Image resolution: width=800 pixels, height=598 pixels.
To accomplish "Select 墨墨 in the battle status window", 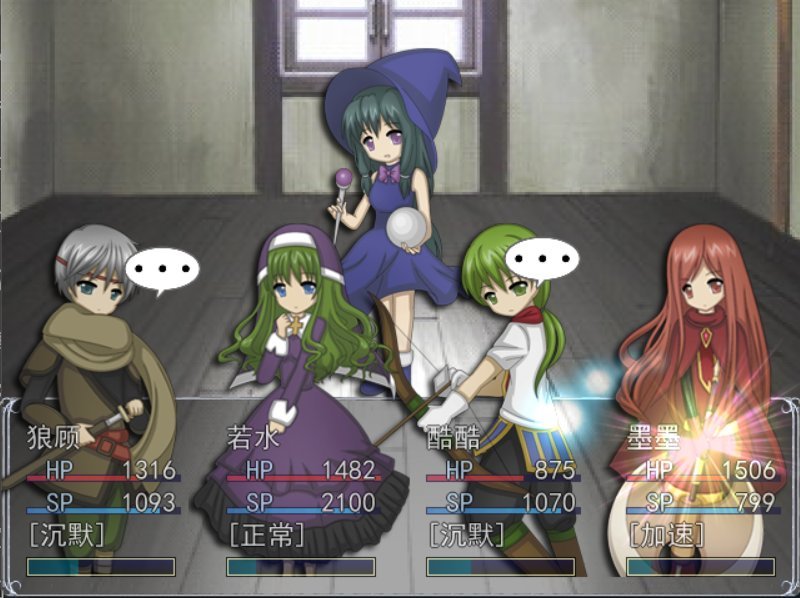I will pos(700,500).
